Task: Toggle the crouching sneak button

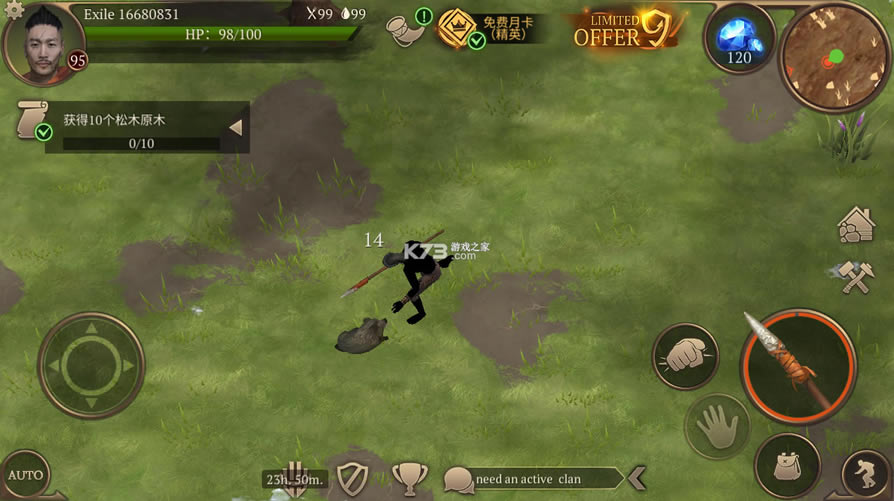Action: (x=866, y=474)
